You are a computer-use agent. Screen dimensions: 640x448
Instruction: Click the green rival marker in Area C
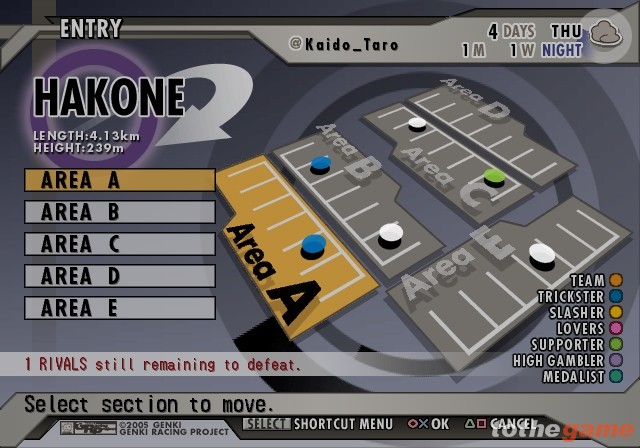pyautogui.click(x=493, y=177)
